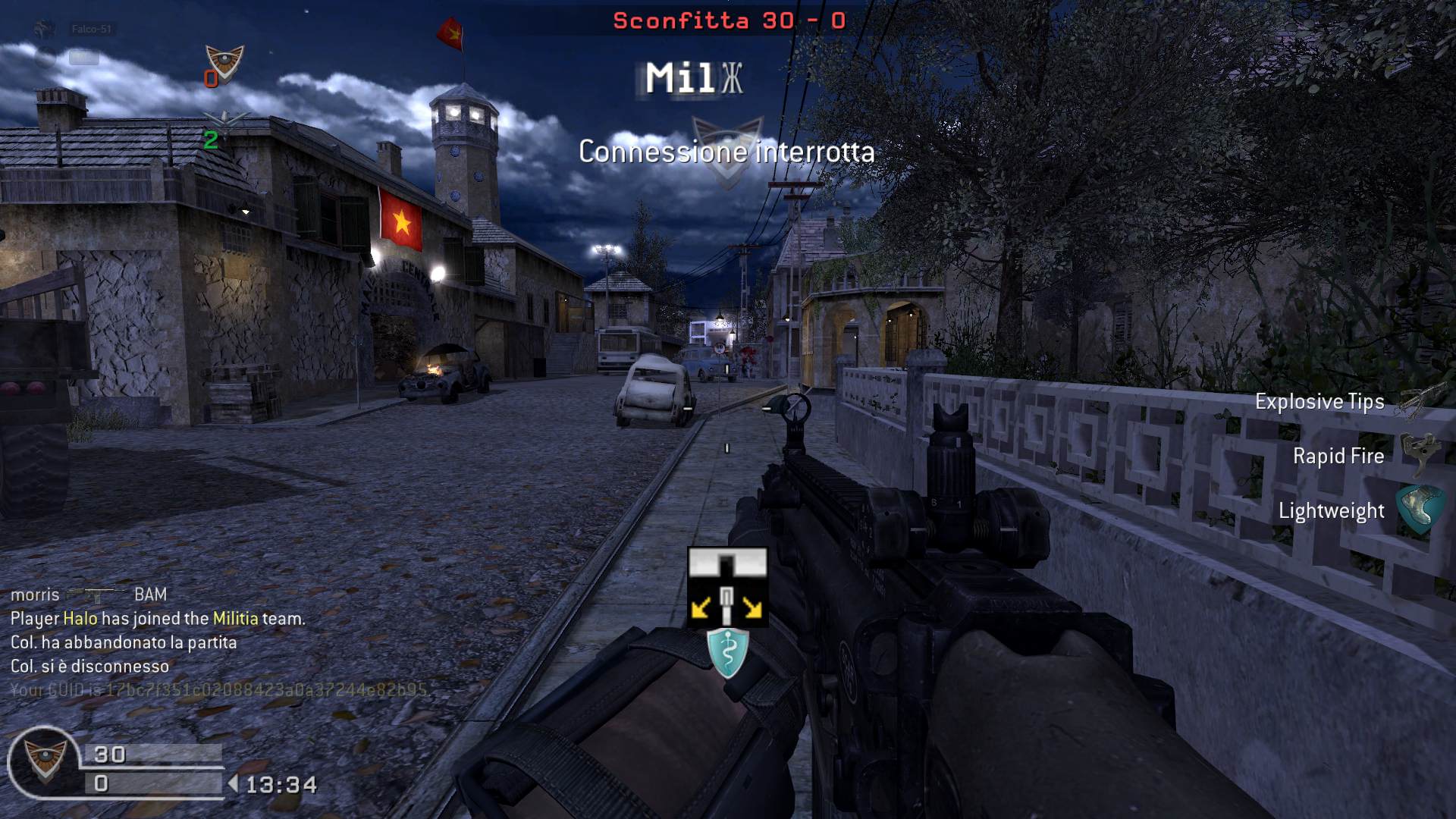Choose the Lightweight perk boot icon
The width and height of the screenshot is (1456, 819).
[x=1418, y=508]
